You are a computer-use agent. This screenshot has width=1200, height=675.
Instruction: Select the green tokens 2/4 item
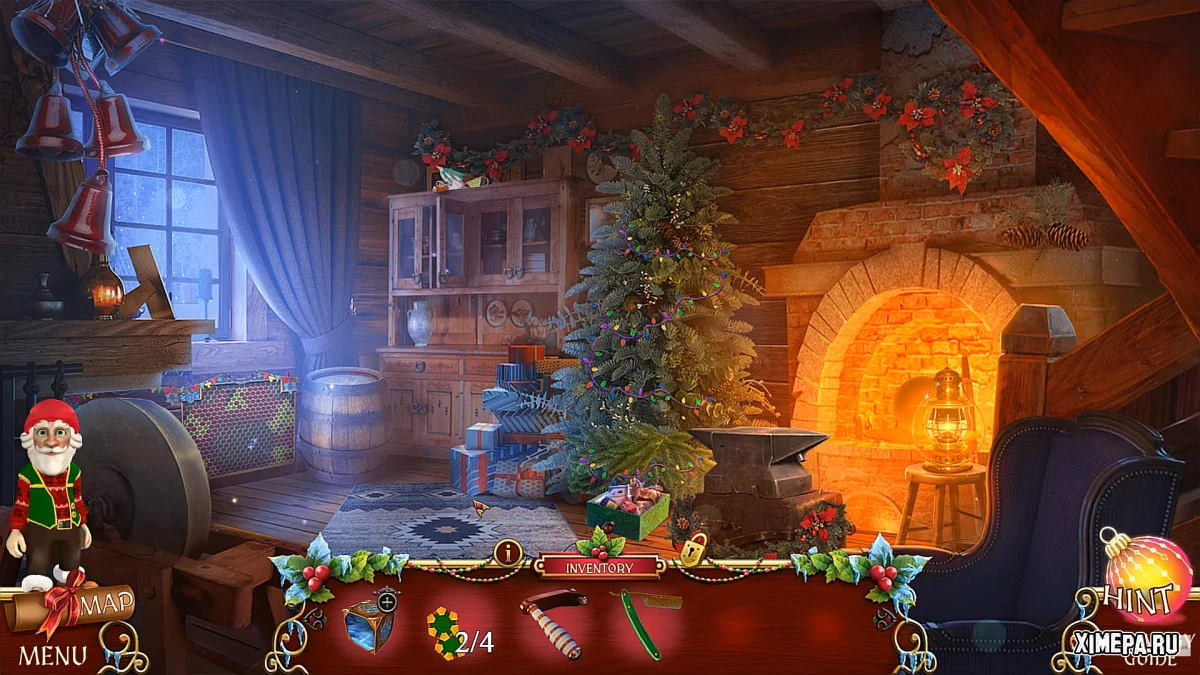click(446, 633)
